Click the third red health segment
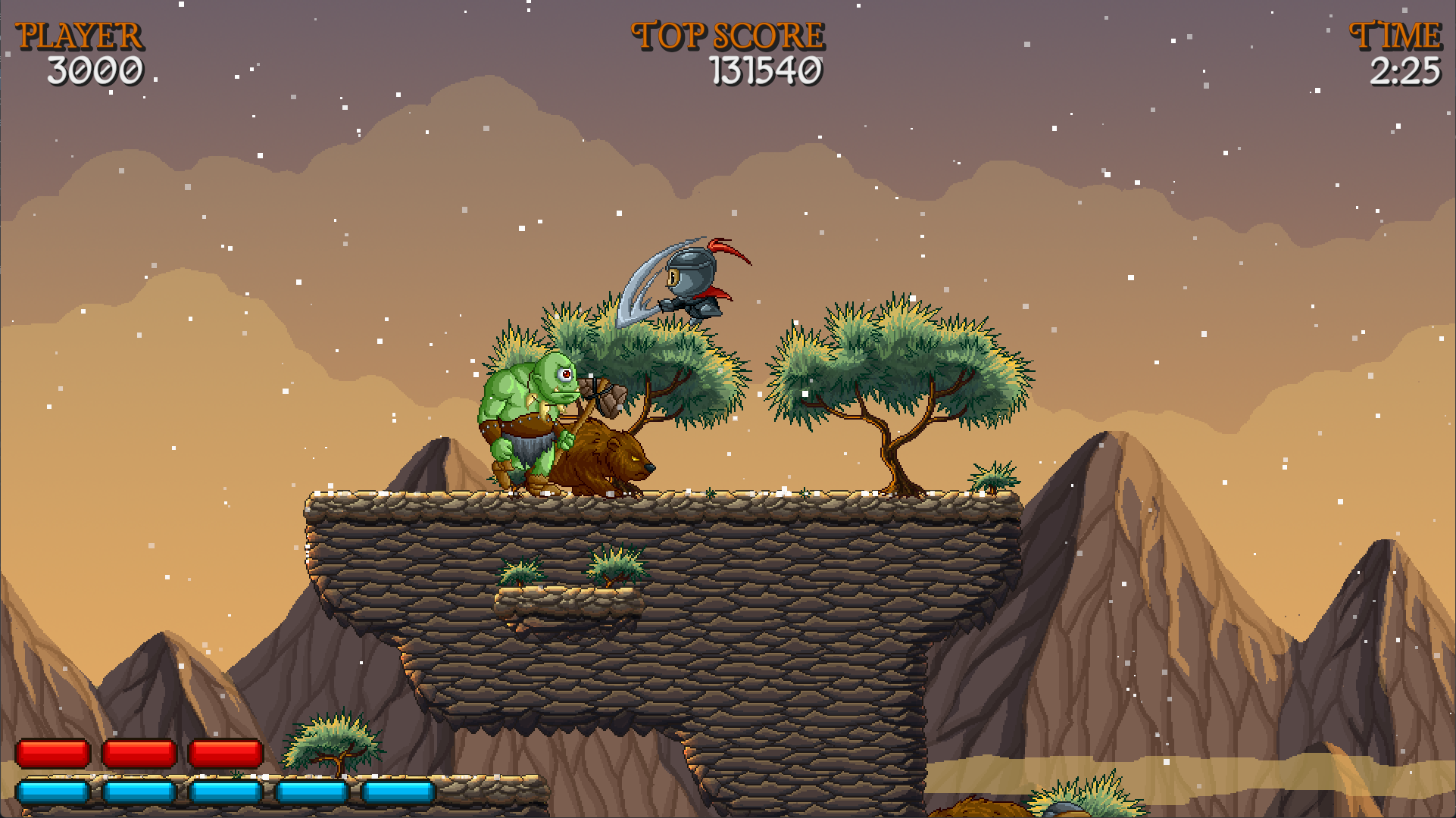This screenshot has width=1456, height=818. 225,754
